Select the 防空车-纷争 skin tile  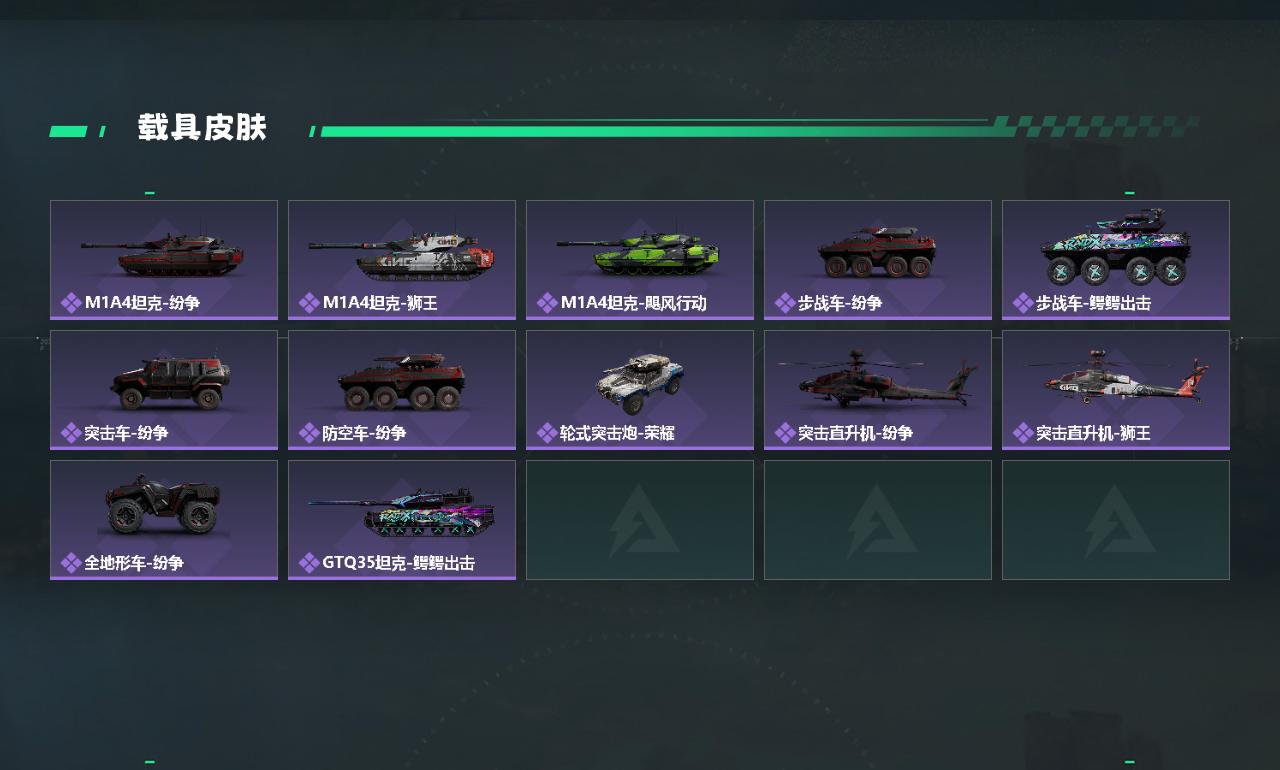pos(402,390)
